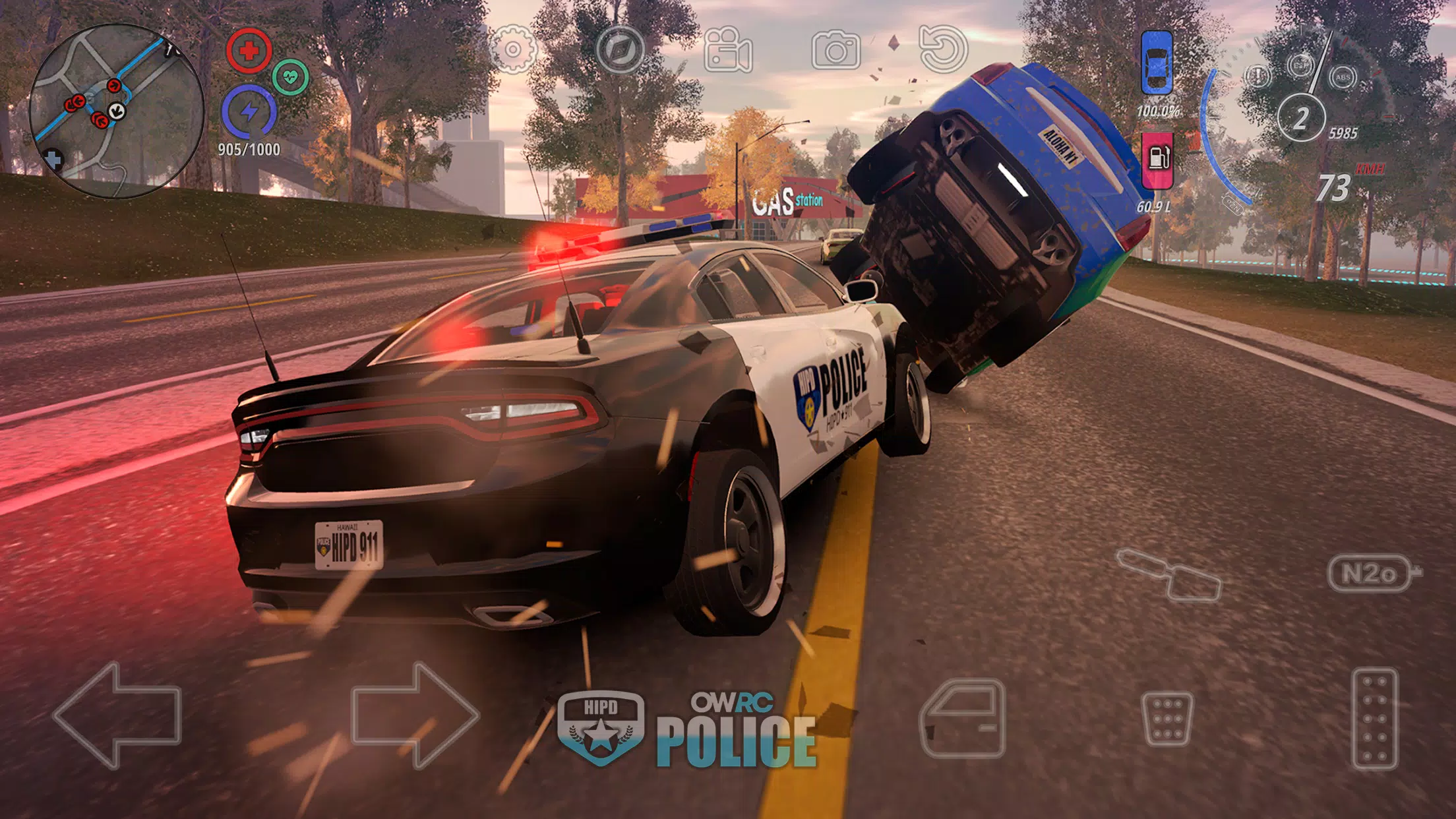Toggle the ABS indicator on the speedometer
Image resolution: width=1456 pixels, height=819 pixels.
pyautogui.click(x=1343, y=77)
